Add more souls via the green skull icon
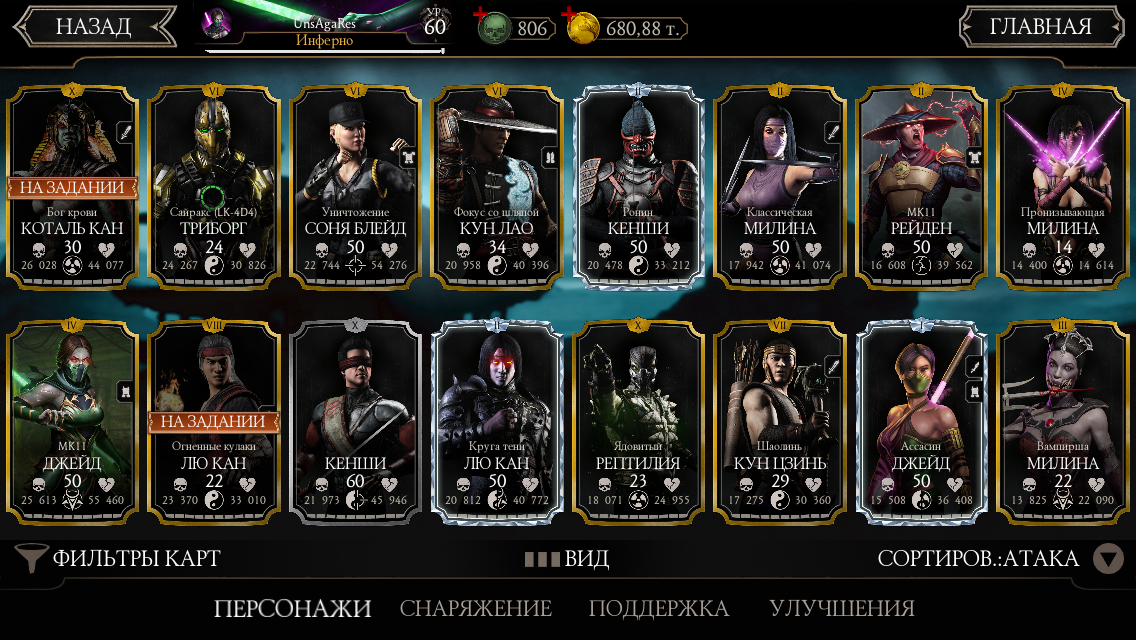This screenshot has width=1136, height=640. pos(494,29)
